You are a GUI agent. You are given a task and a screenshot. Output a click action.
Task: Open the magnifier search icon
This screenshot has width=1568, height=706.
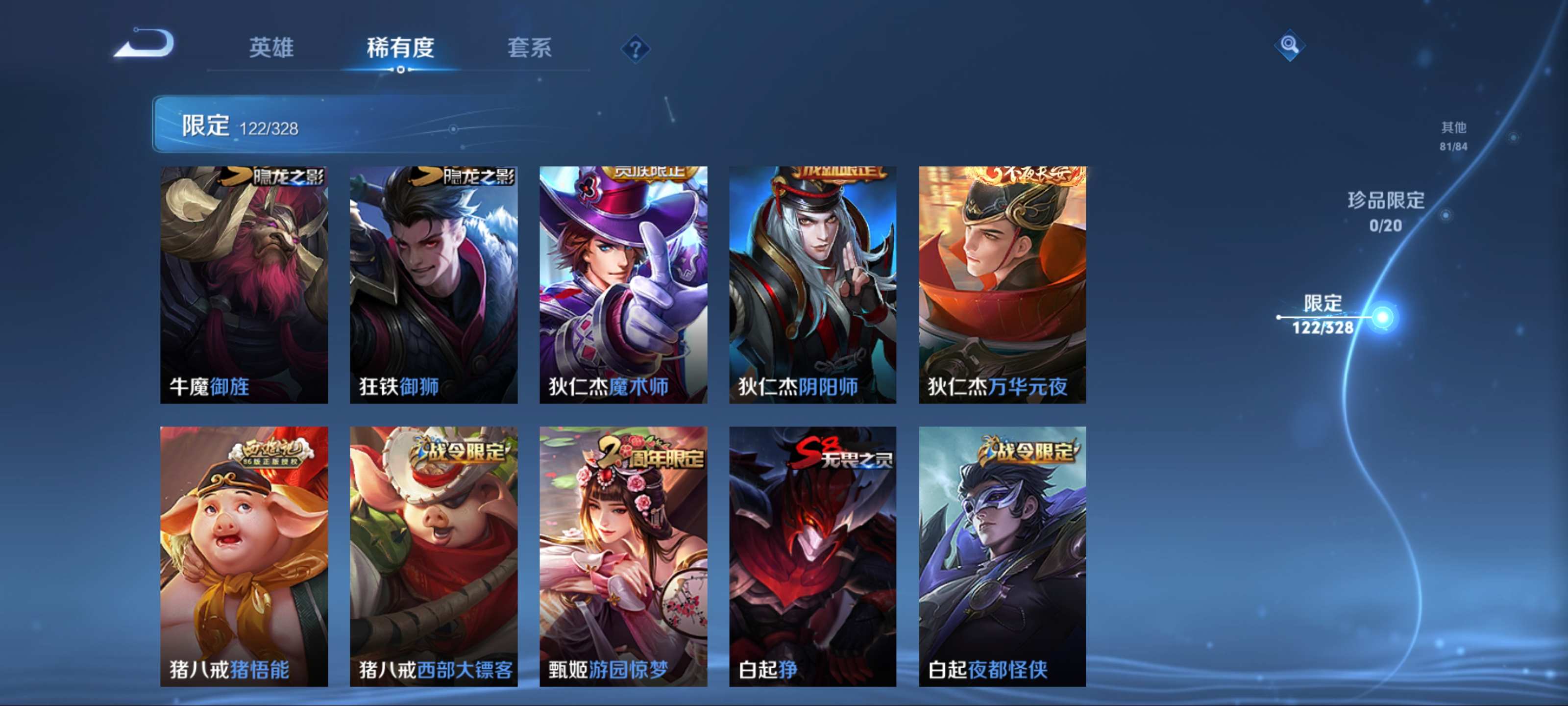[x=1289, y=45]
